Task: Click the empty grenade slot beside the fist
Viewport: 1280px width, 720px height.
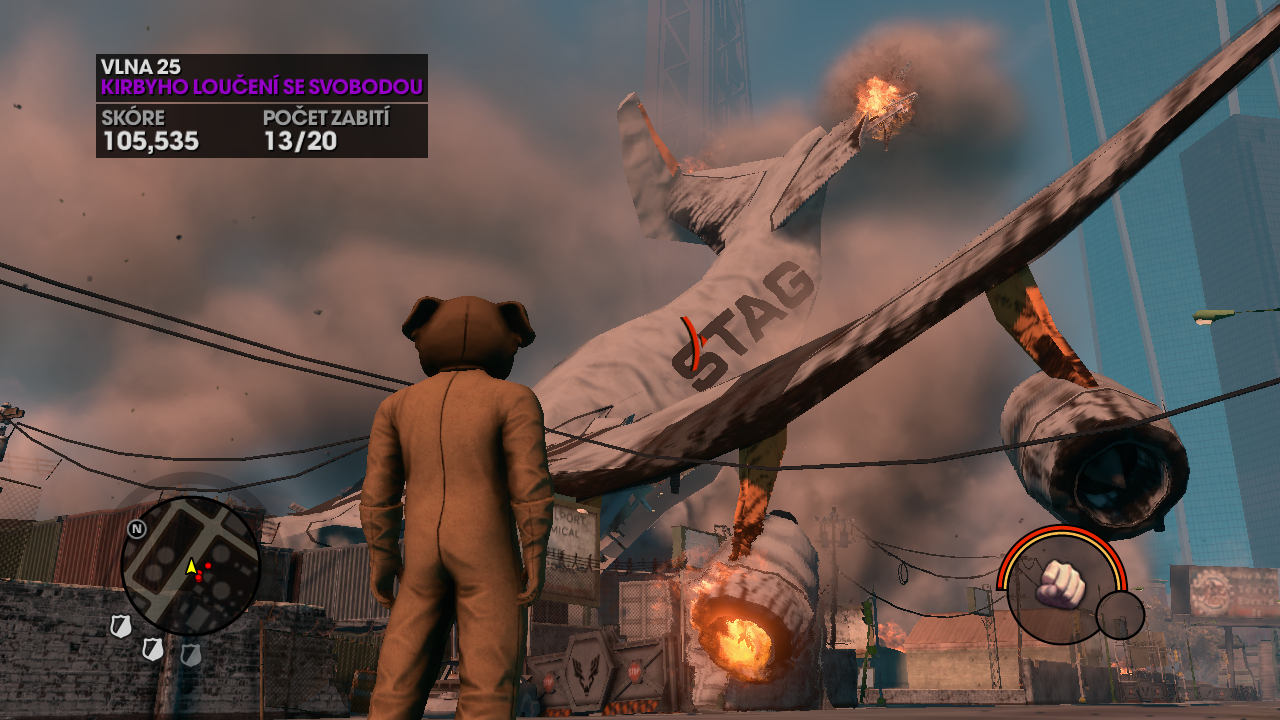Action: pyautogui.click(x=1119, y=614)
